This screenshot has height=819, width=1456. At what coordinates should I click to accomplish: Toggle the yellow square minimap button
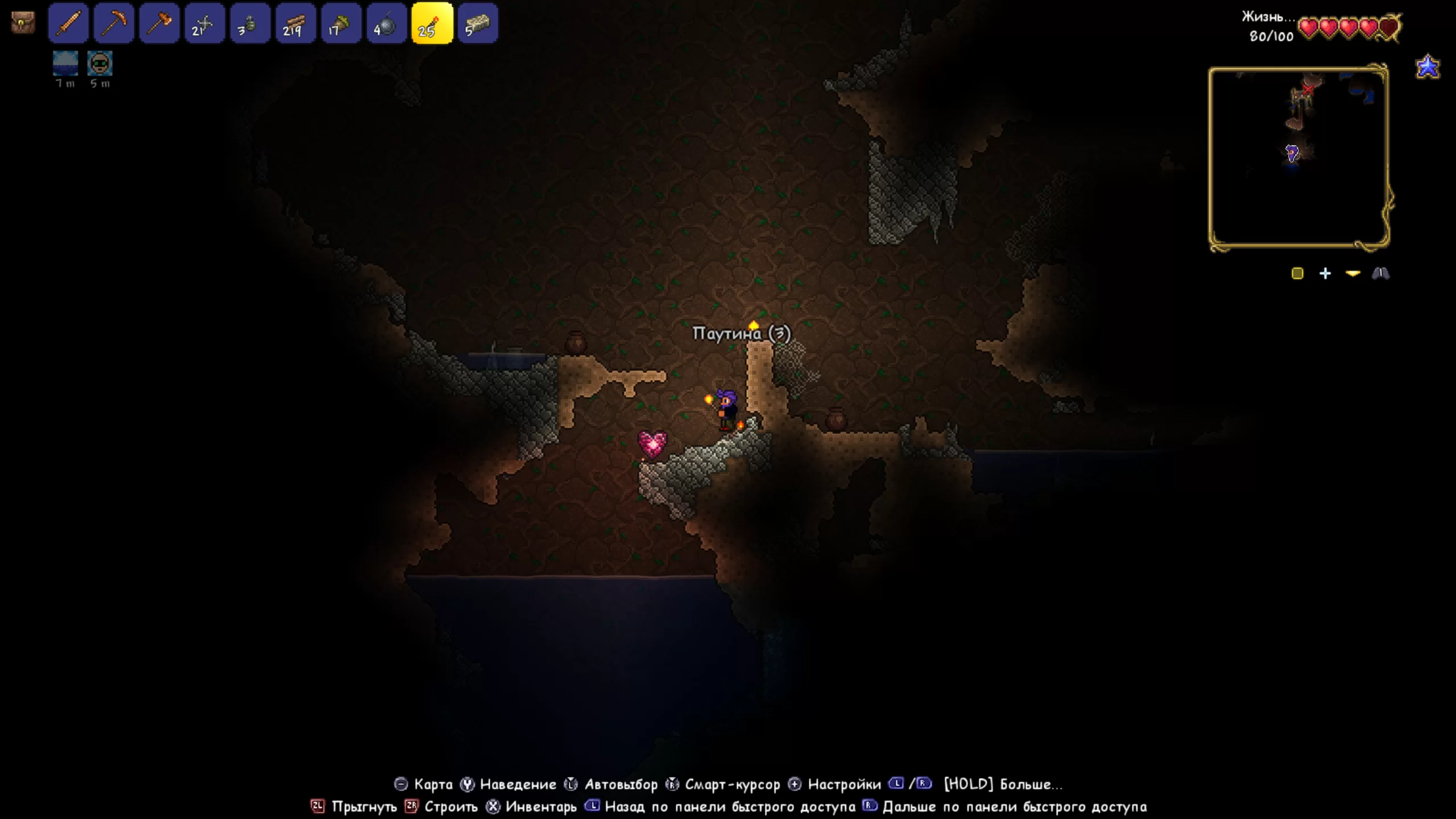tap(1297, 274)
